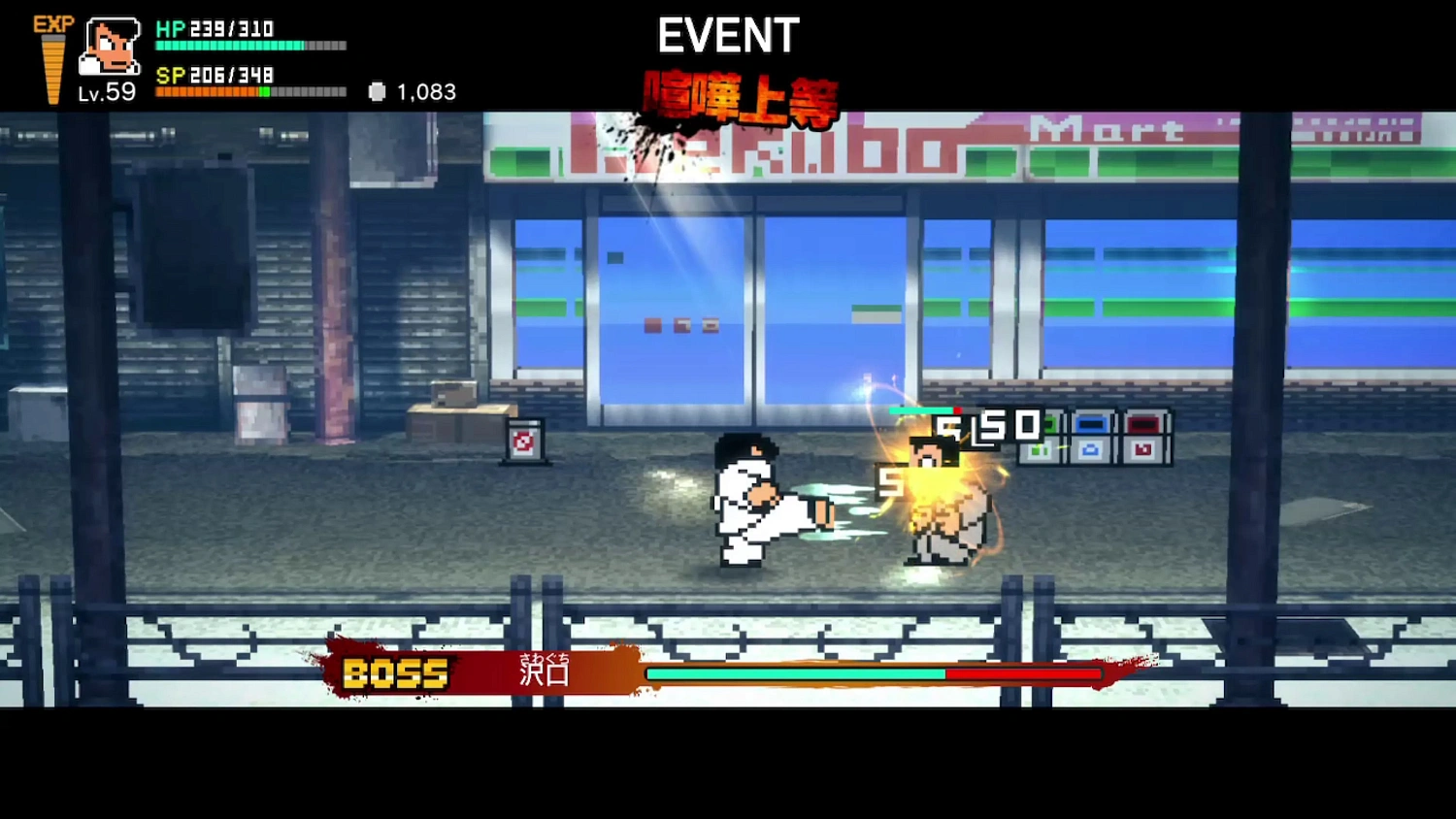Click the coin icon beside 1,083
The width and height of the screenshot is (1456, 819).
coord(375,92)
